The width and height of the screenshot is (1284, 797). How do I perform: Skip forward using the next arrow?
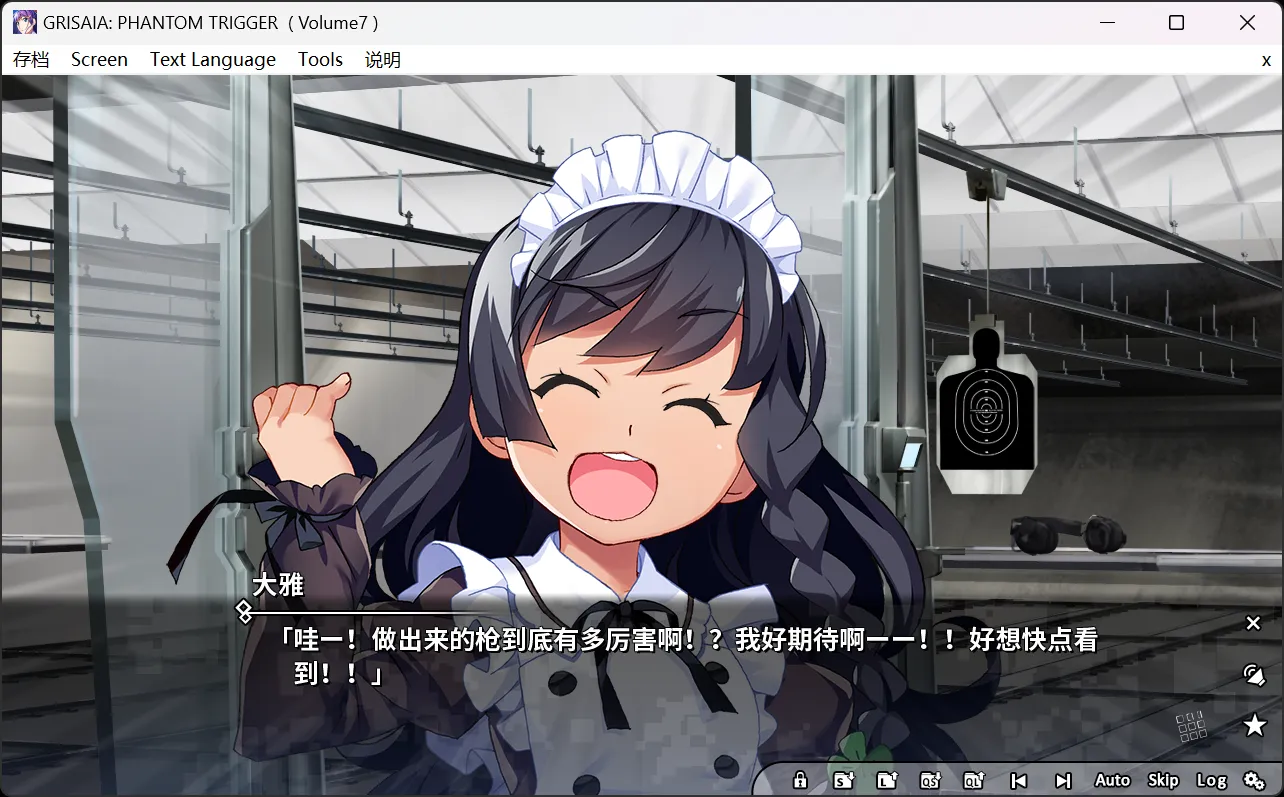click(x=1062, y=780)
